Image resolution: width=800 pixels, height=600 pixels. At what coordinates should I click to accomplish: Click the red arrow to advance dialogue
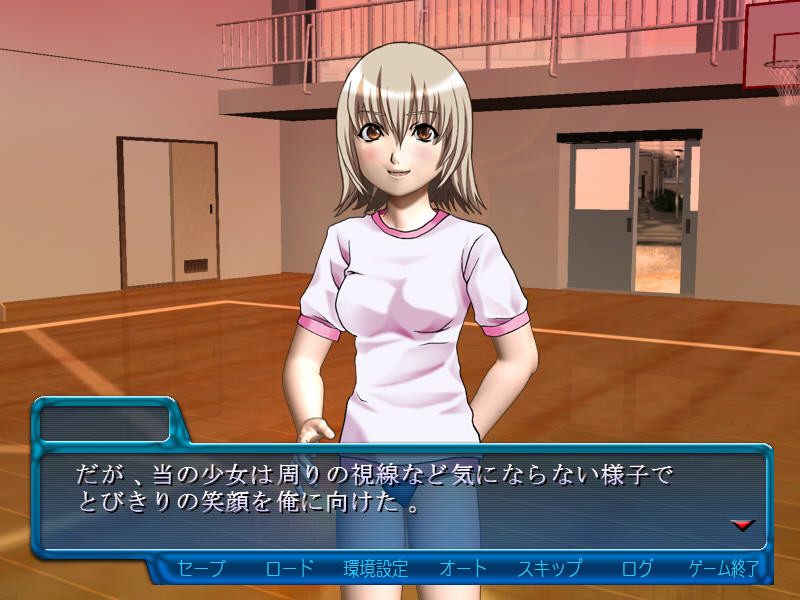(x=742, y=525)
